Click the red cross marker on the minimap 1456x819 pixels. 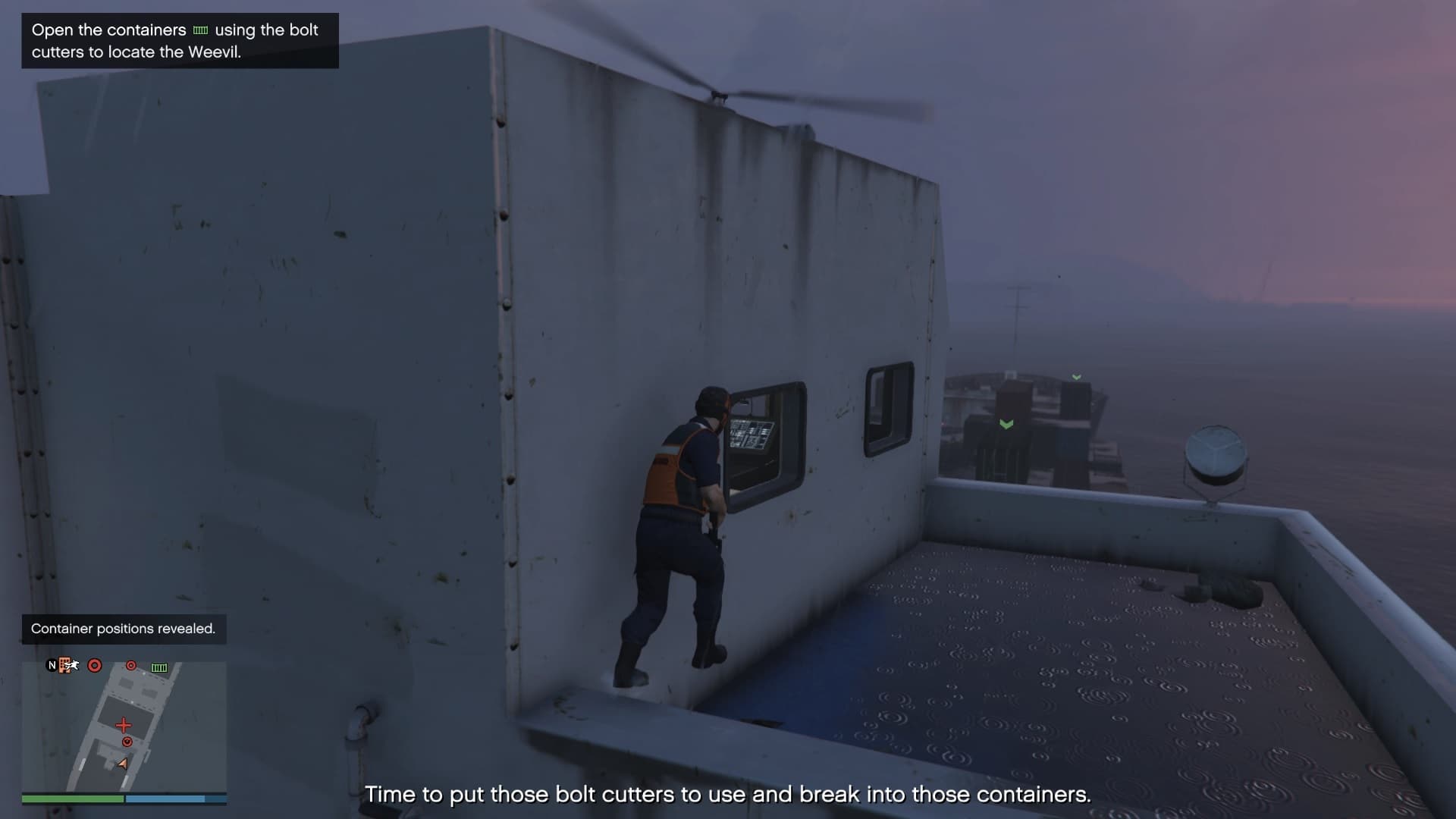click(124, 725)
